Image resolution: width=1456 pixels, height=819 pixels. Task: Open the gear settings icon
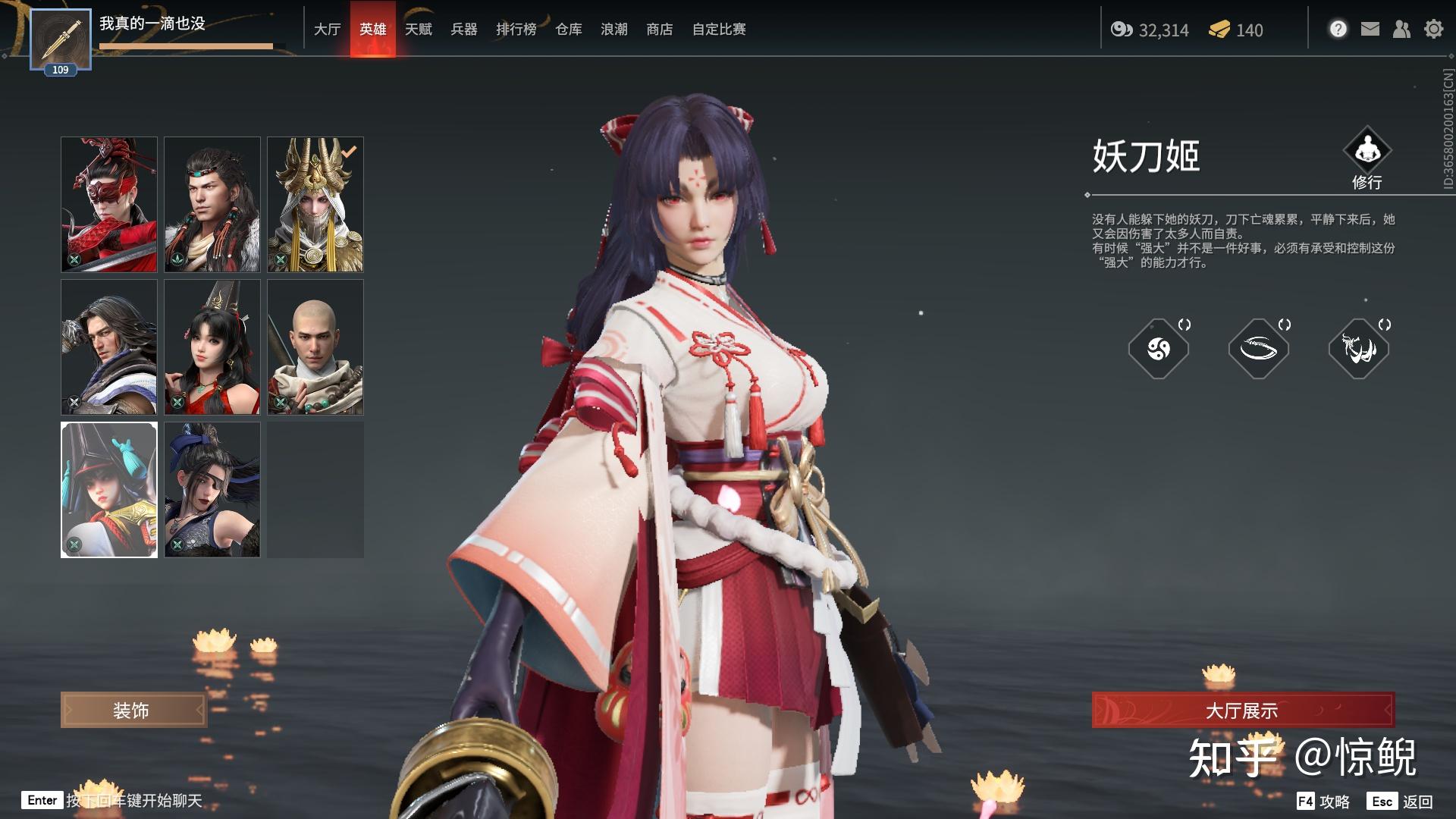[1433, 30]
